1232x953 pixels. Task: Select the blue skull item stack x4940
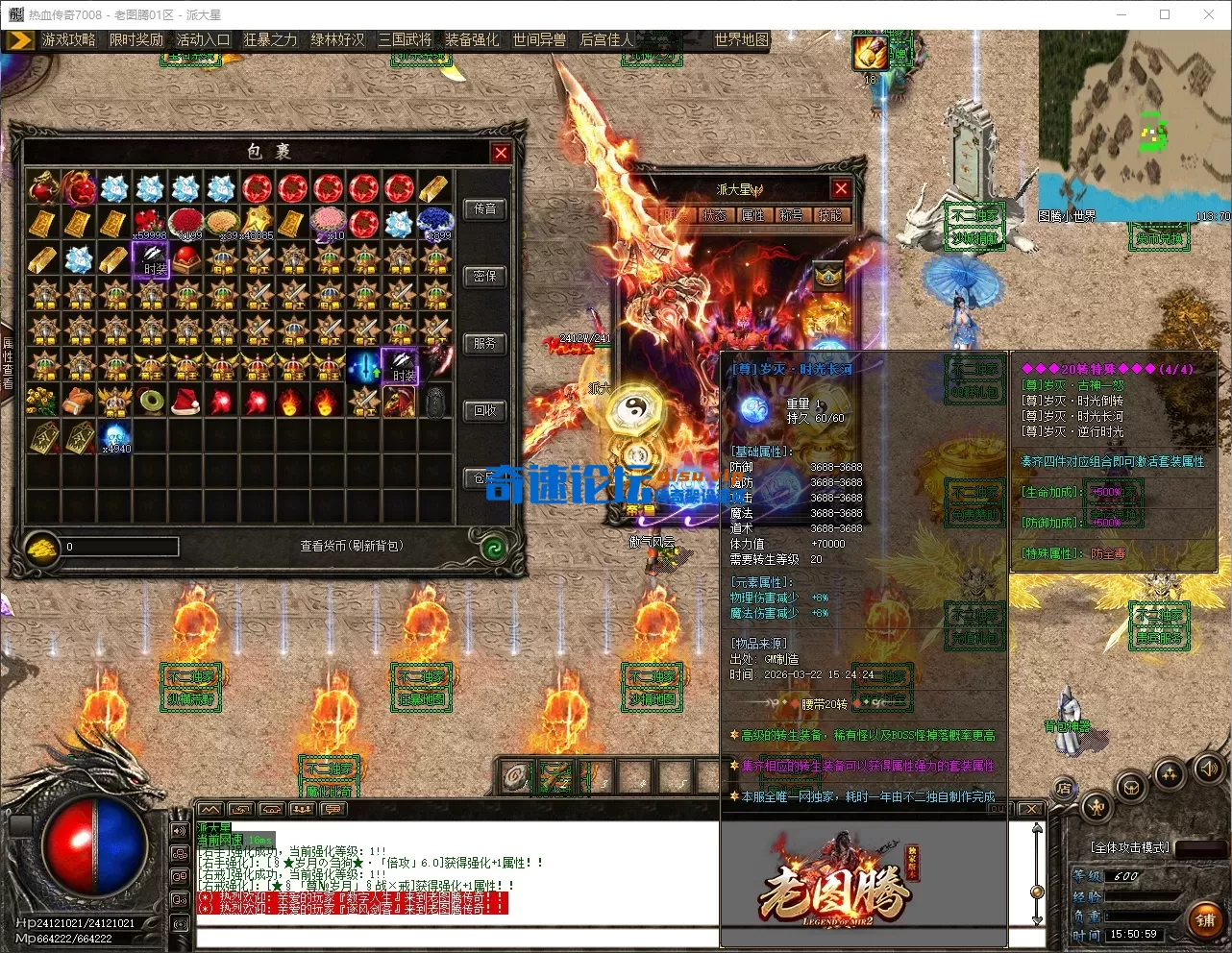coord(115,436)
